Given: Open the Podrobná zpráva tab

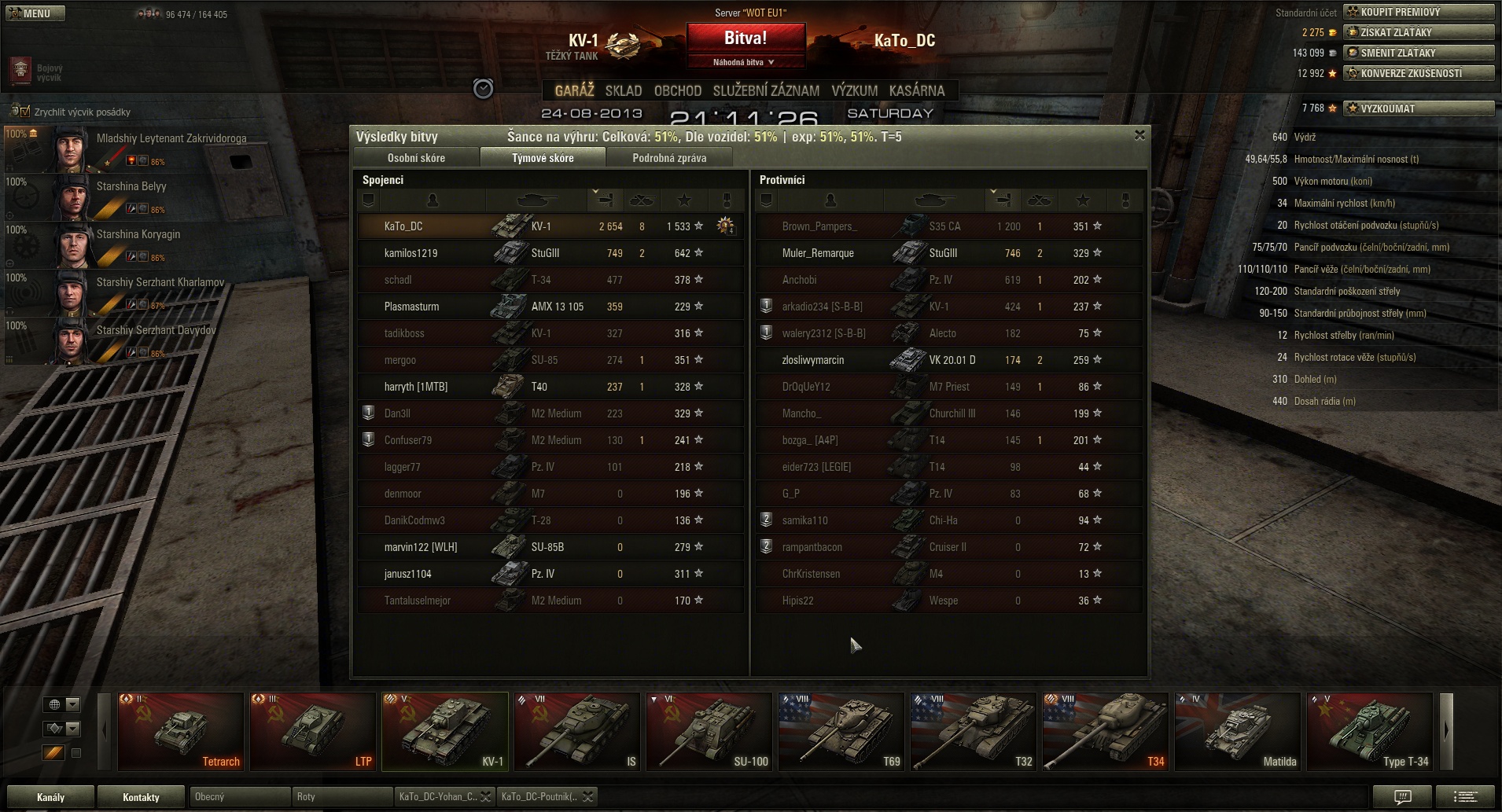Looking at the screenshot, I should click(x=669, y=158).
